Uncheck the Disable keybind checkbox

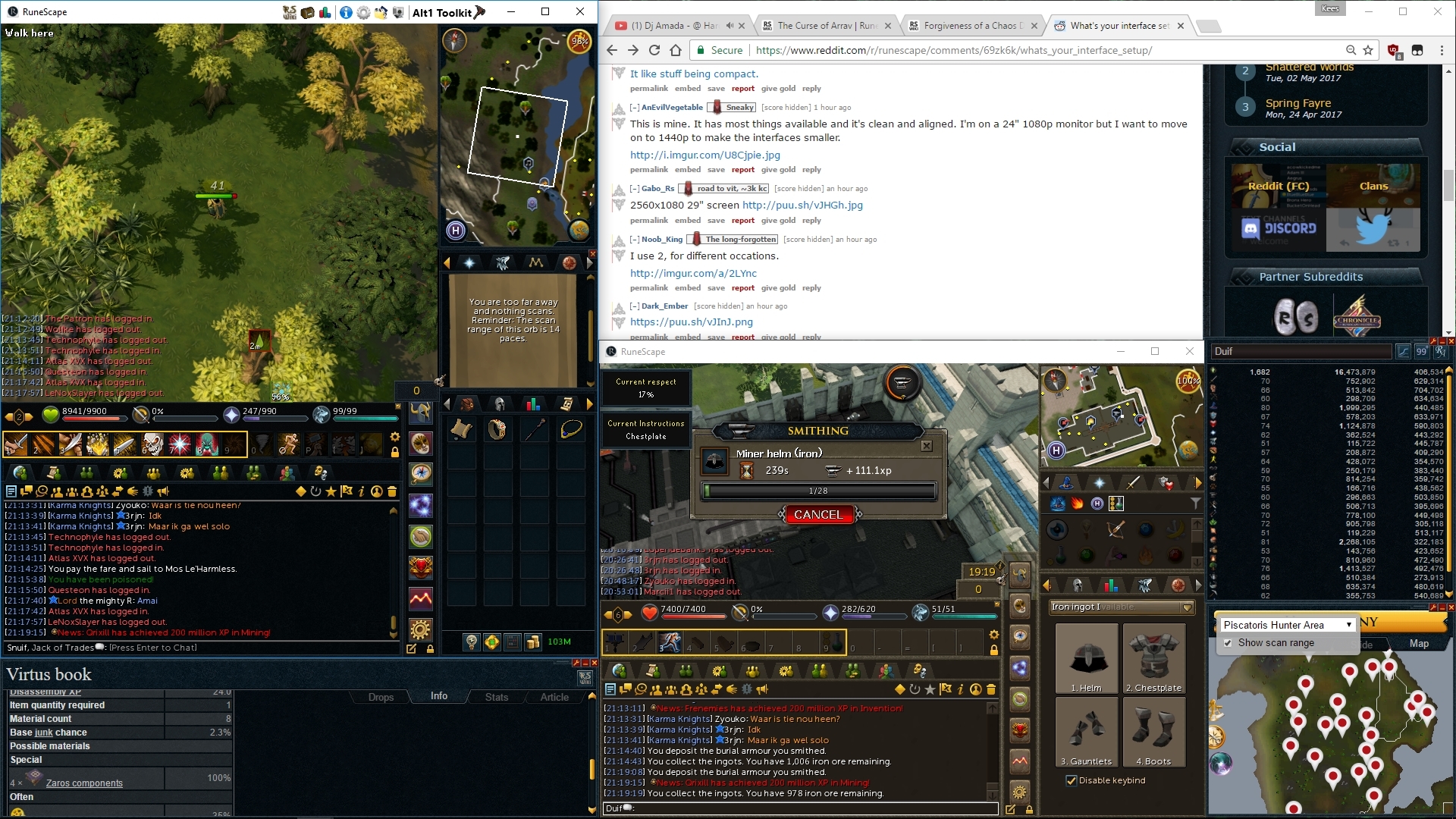1072,780
